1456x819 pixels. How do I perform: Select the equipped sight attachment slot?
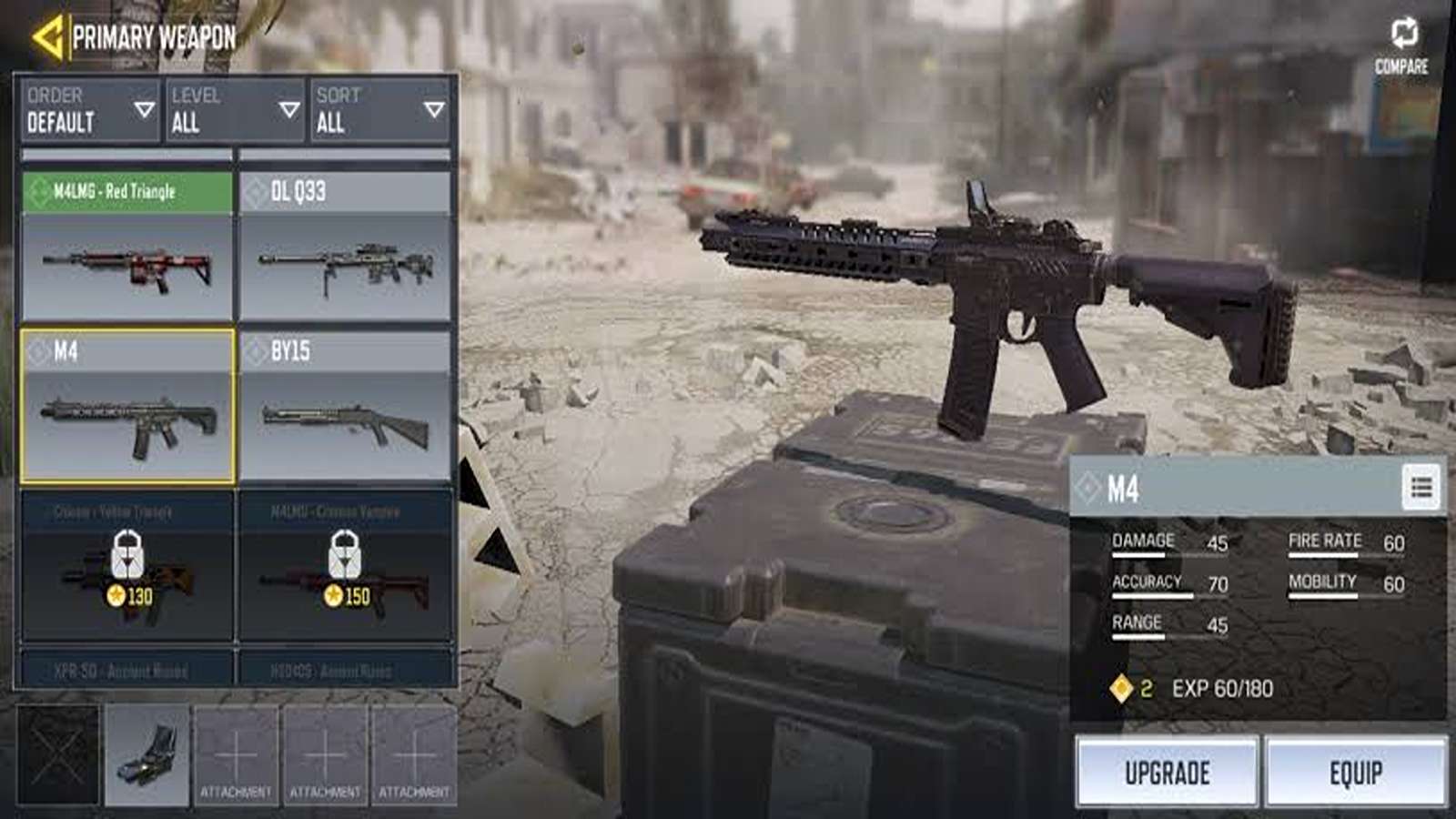(147, 755)
